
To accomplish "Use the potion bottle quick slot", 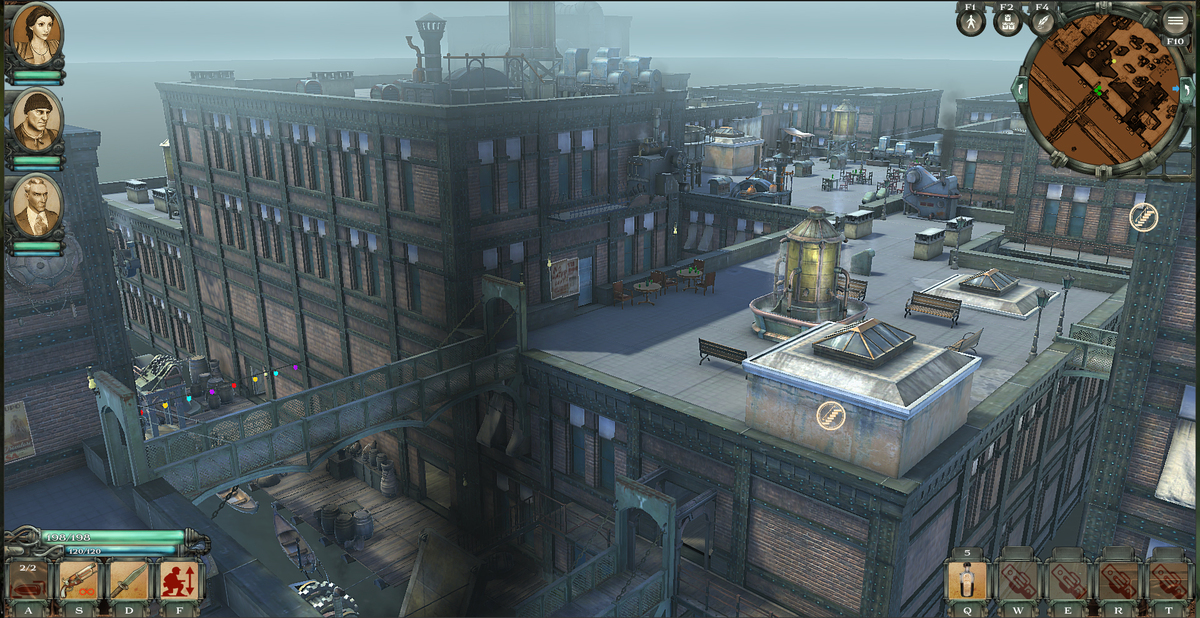I will (x=967, y=581).
